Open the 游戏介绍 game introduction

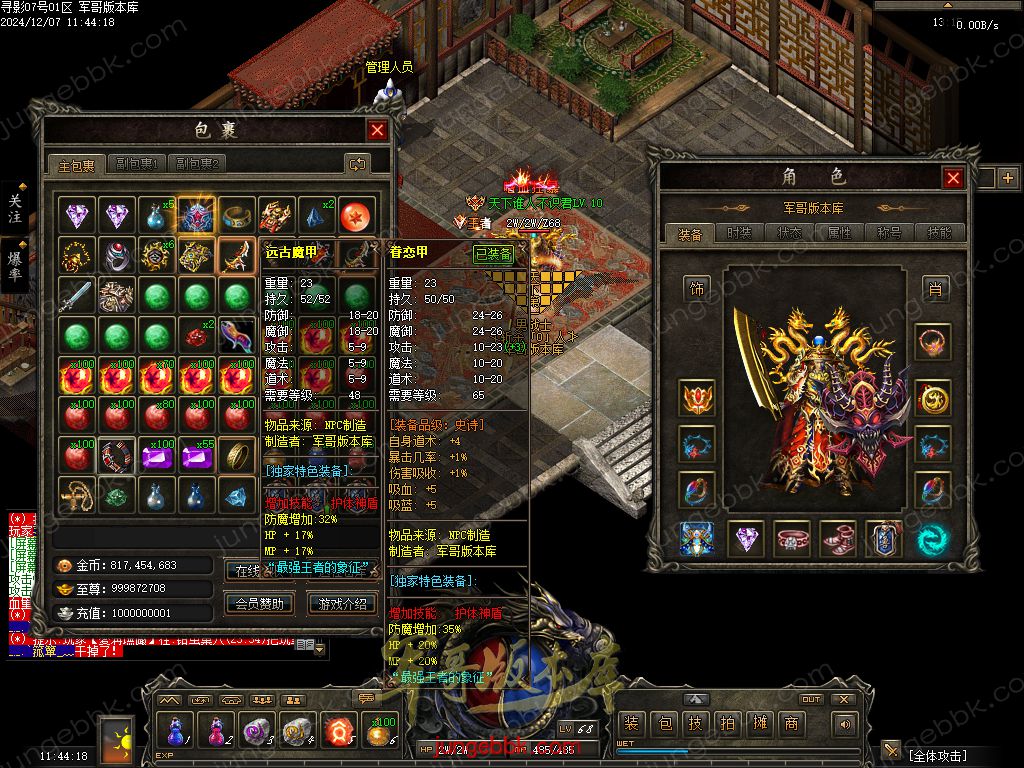pos(343,603)
